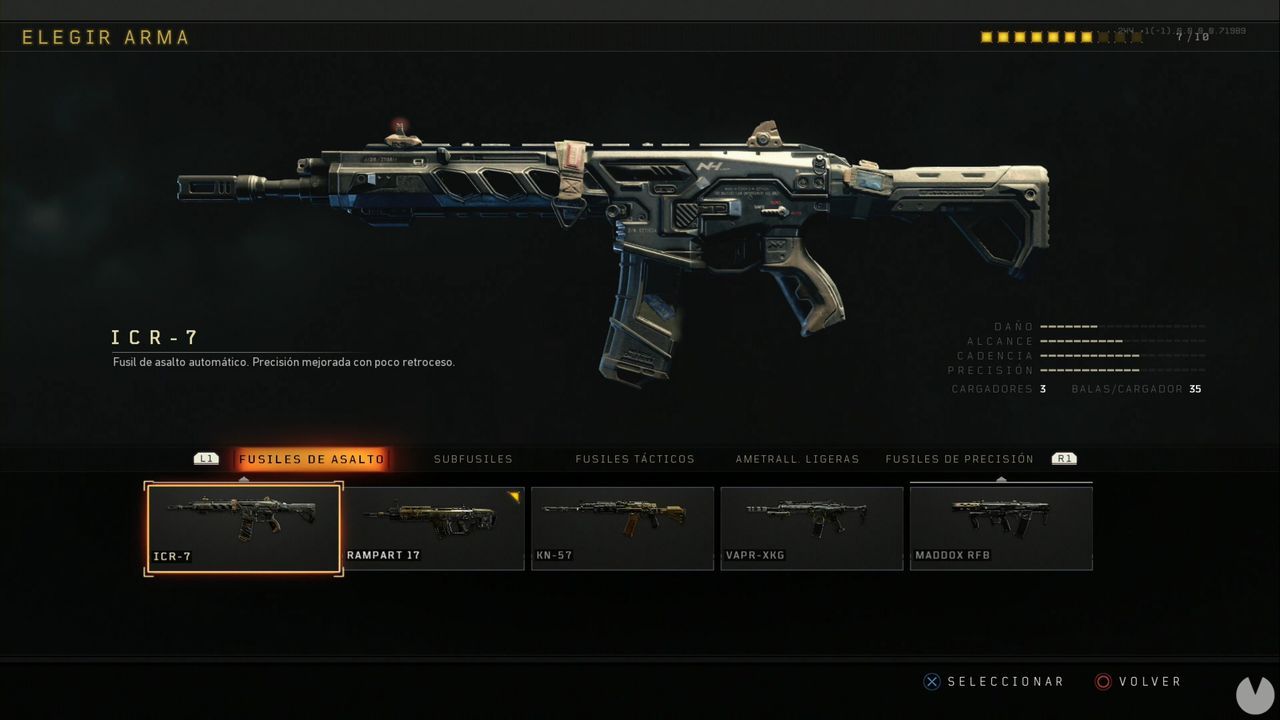Open FUSILES DE PRECISIÓN category
The height and width of the screenshot is (720, 1280).
point(959,459)
